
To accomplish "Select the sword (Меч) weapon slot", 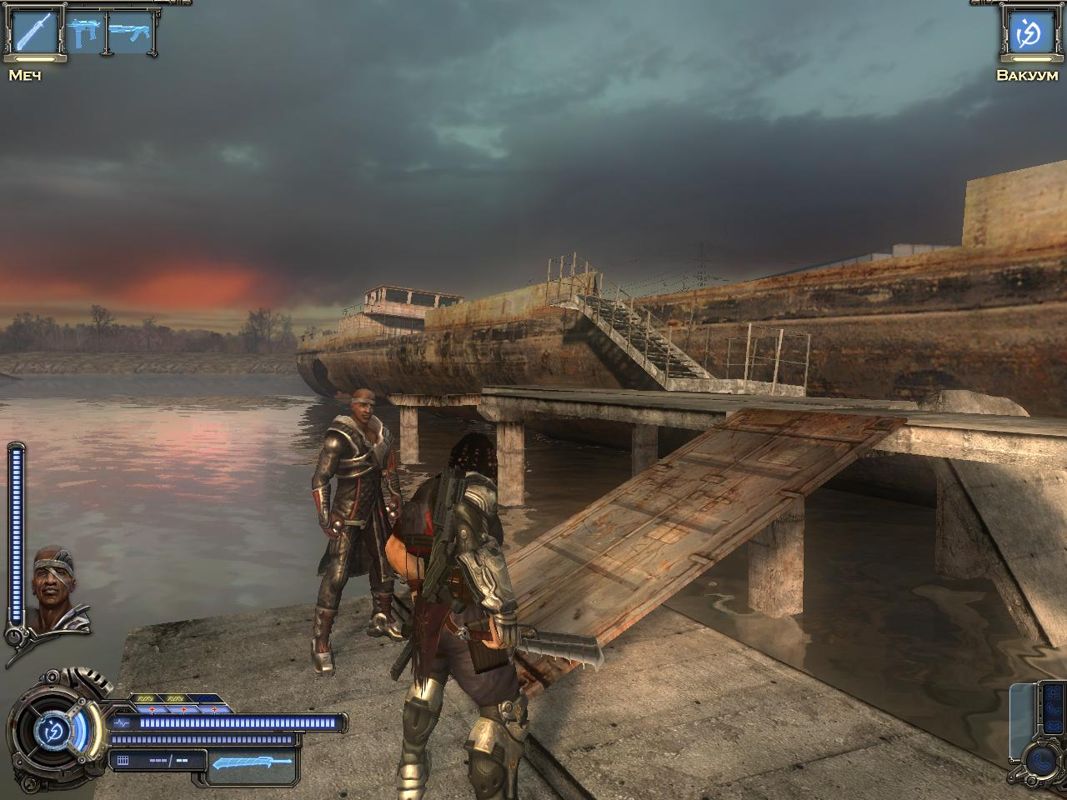I will pos(35,32).
